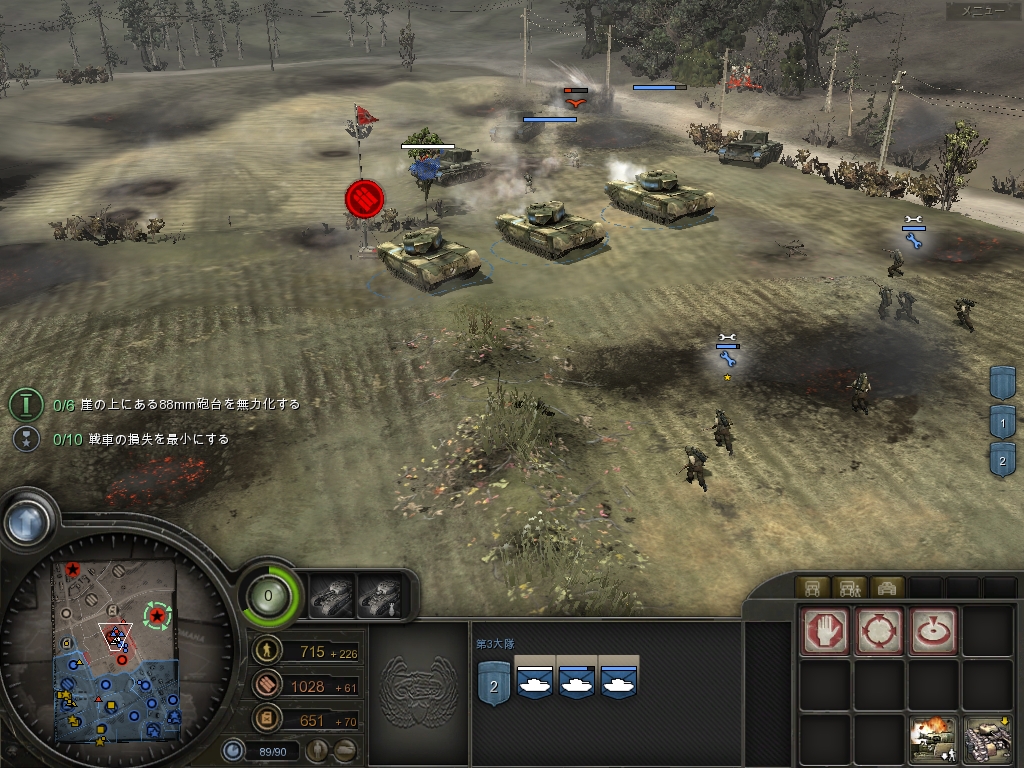This screenshot has height=768, width=1024.
Task: Click the infantry button beside the 89/90 counter
Action: 317,748
